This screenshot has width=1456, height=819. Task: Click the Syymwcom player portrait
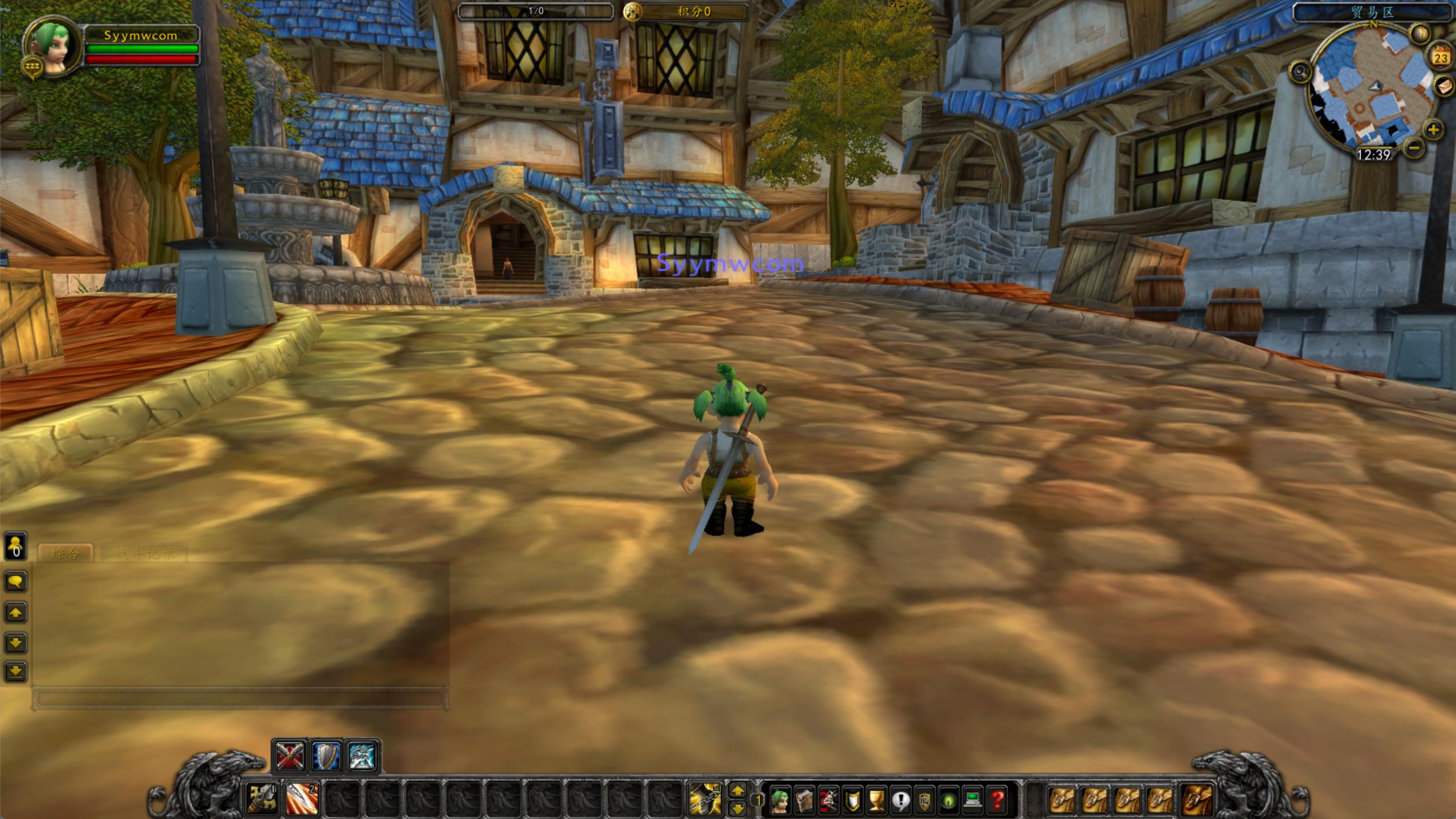point(53,46)
